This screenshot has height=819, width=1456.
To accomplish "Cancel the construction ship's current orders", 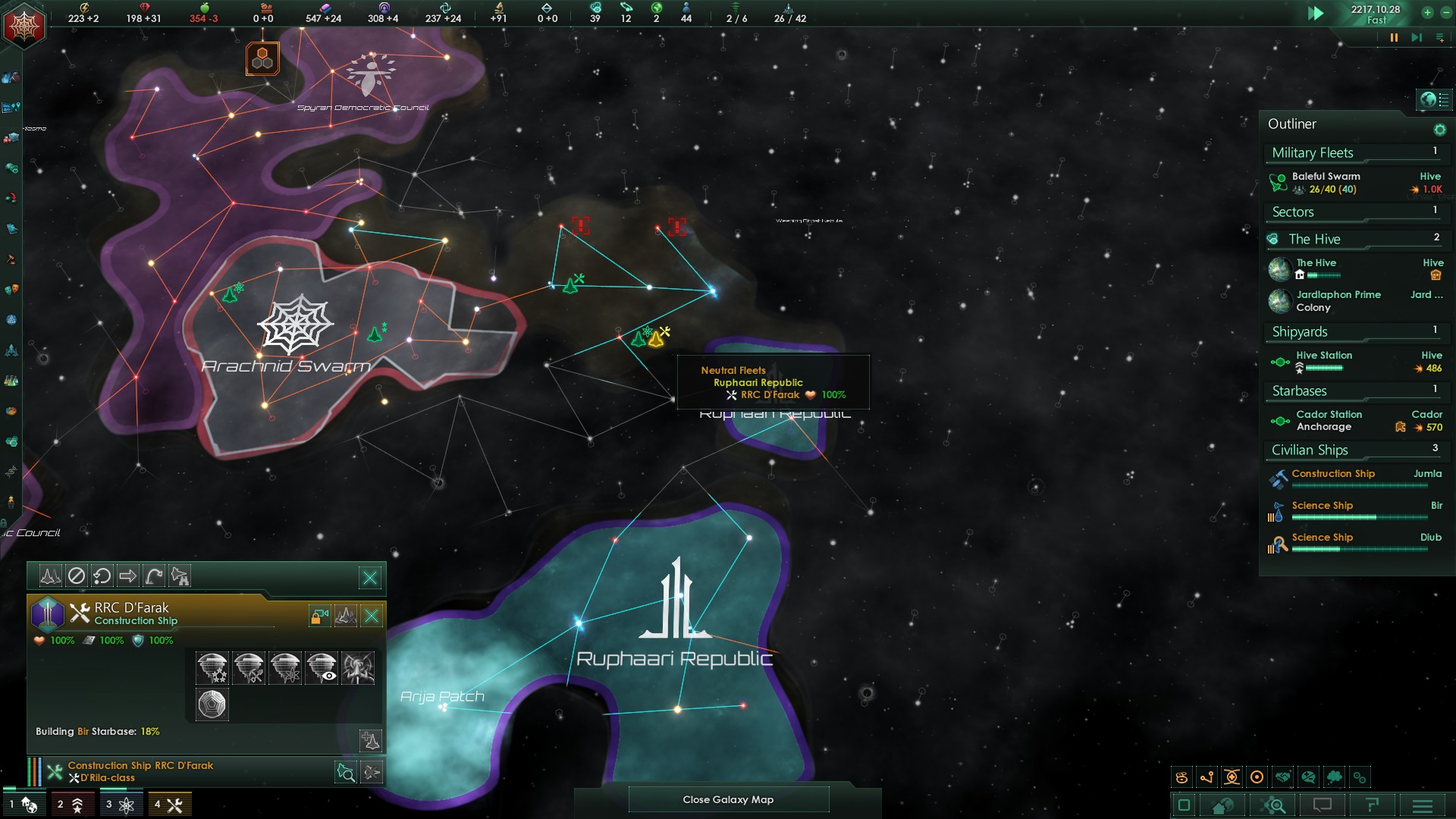I will [x=77, y=576].
